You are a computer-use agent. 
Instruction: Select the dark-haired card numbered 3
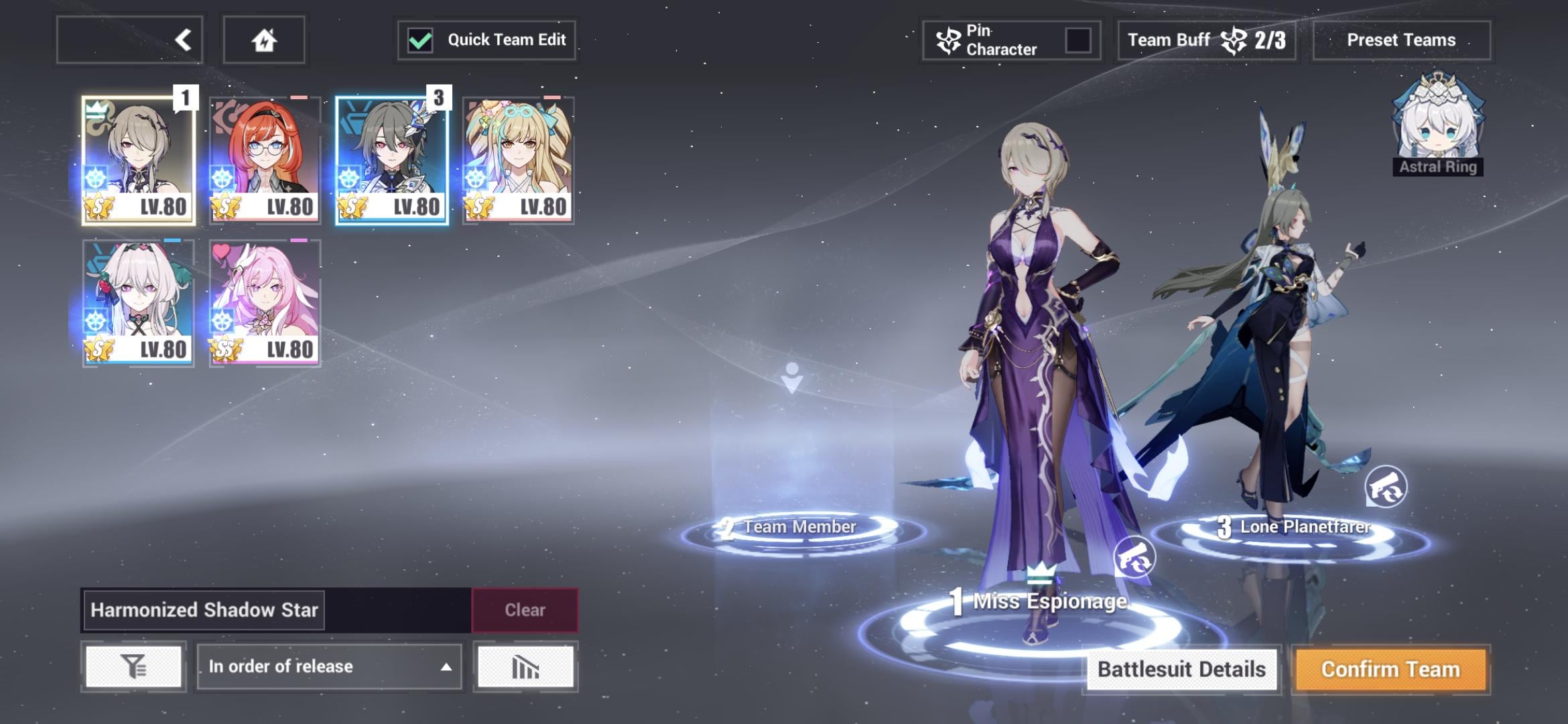click(x=391, y=160)
